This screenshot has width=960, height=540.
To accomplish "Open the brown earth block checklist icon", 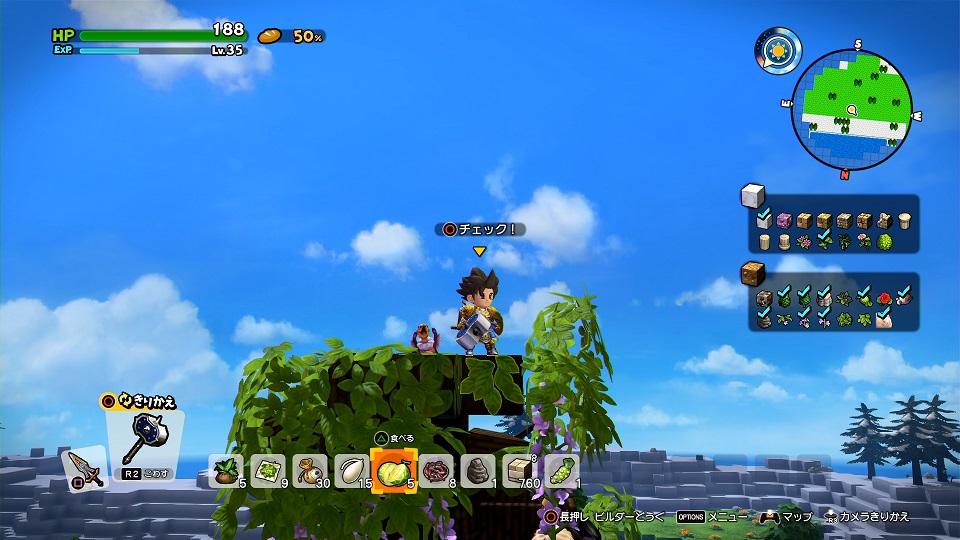I will (x=751, y=274).
